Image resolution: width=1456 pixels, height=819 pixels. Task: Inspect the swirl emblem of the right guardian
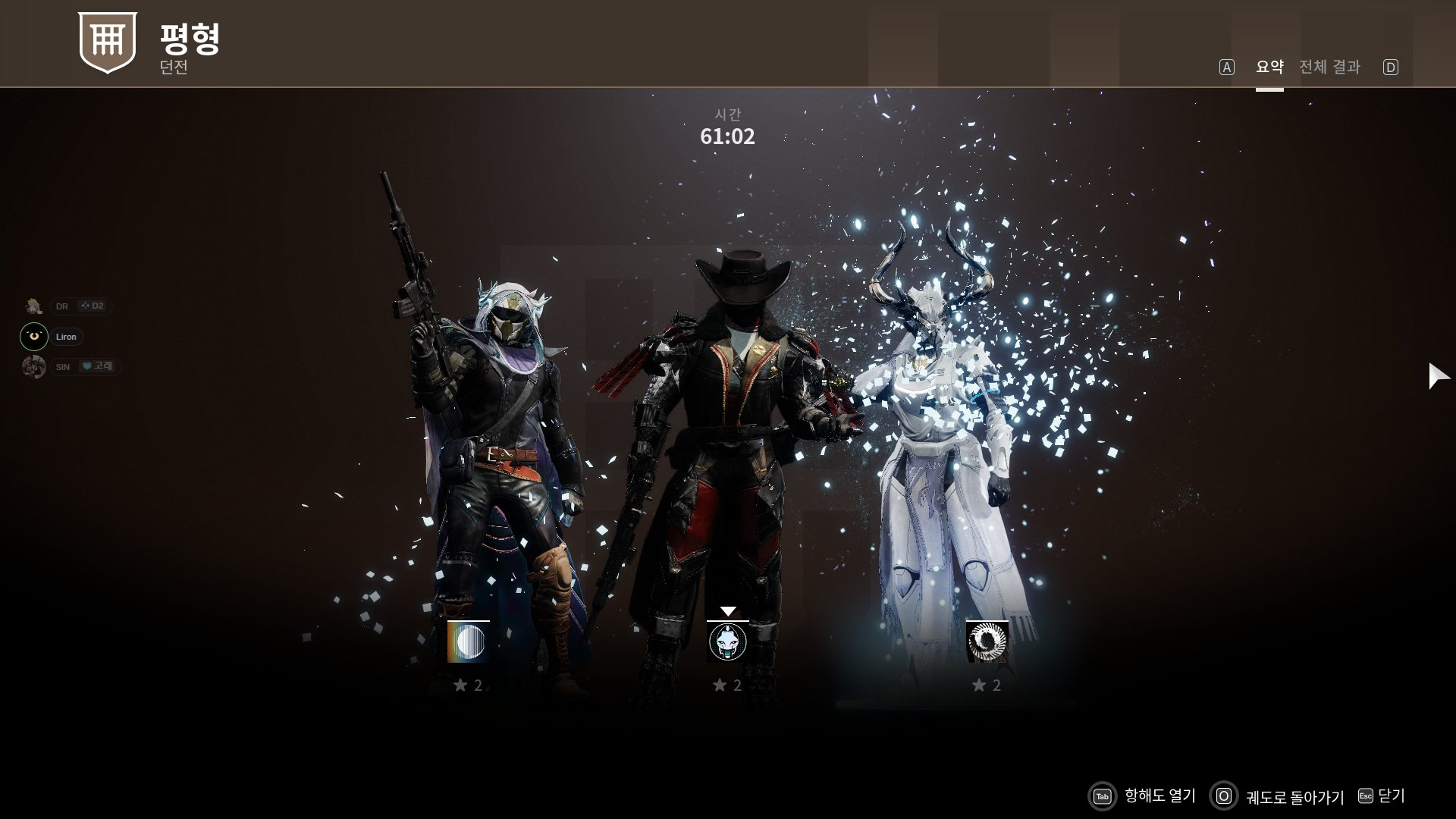pyautogui.click(x=987, y=642)
